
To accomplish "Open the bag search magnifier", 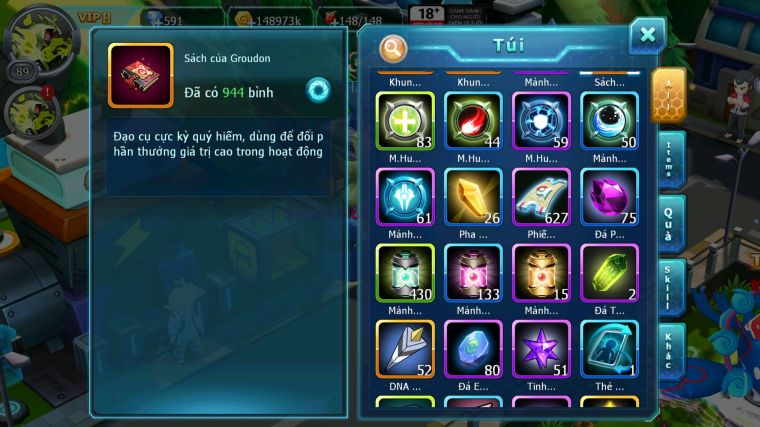I will [394, 47].
